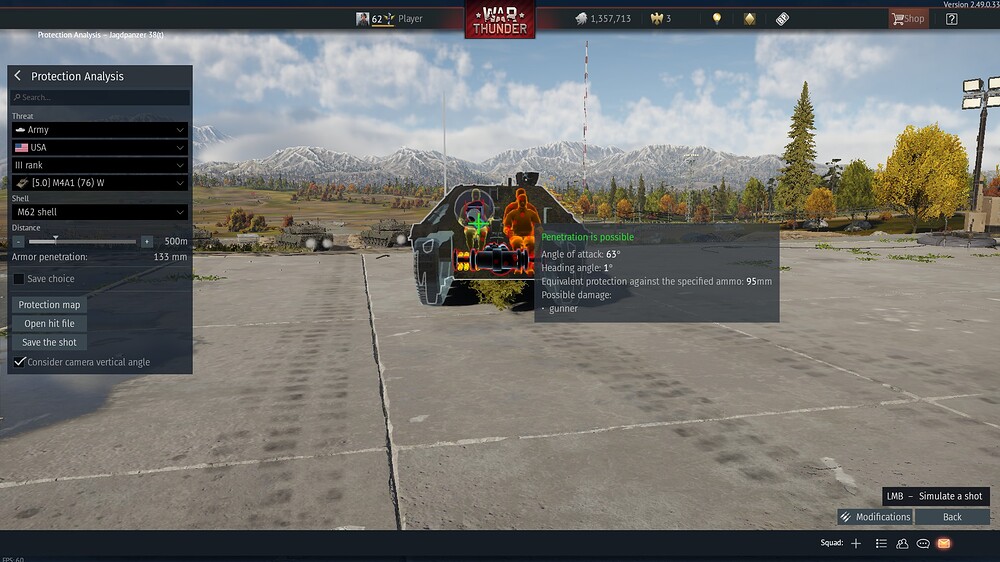Click the Back button

coord(952,517)
